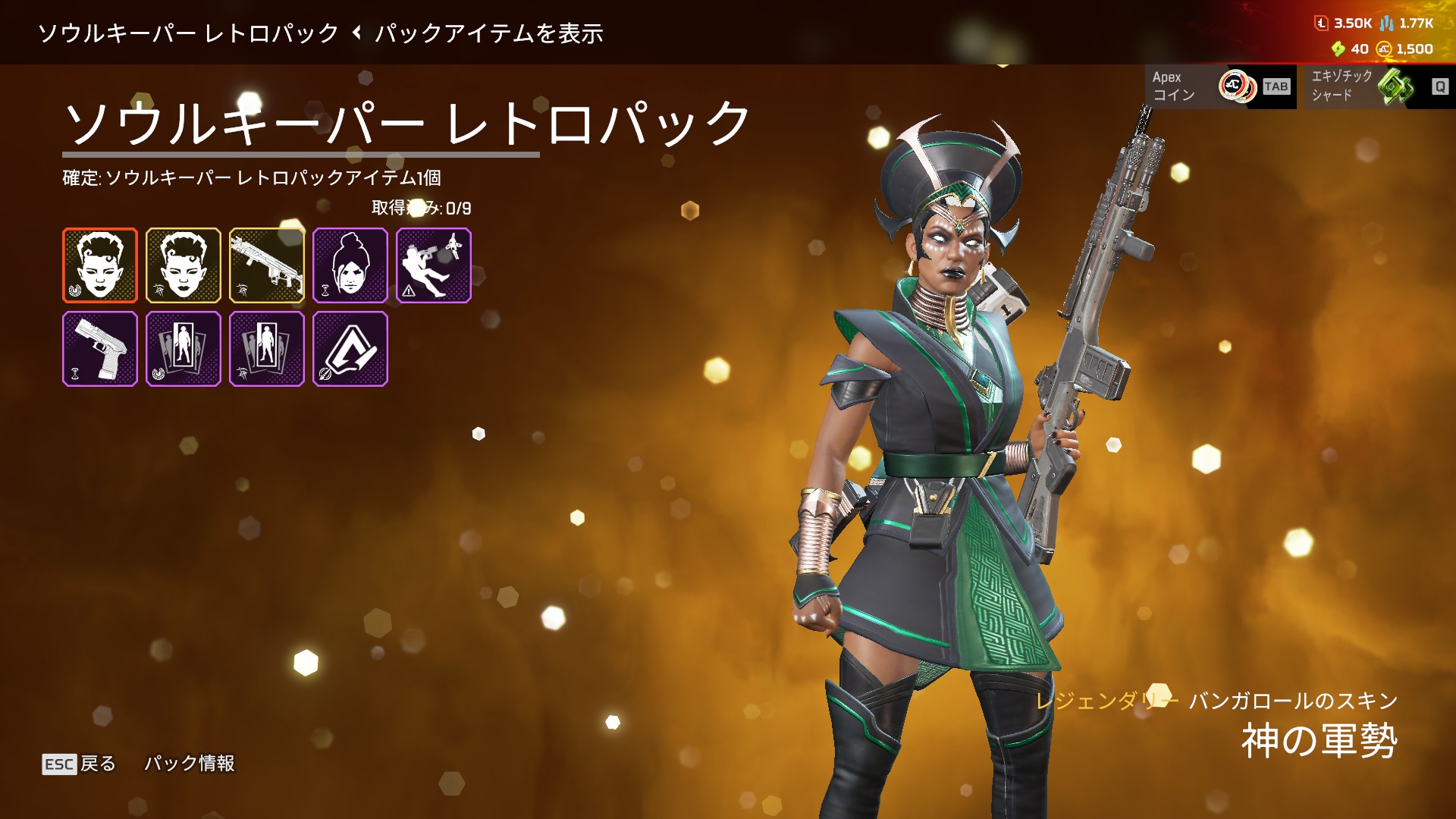Screen dimensions: 1456x819
Task: Switch to the Apex コイン tab
Action: click(x=1220, y=86)
